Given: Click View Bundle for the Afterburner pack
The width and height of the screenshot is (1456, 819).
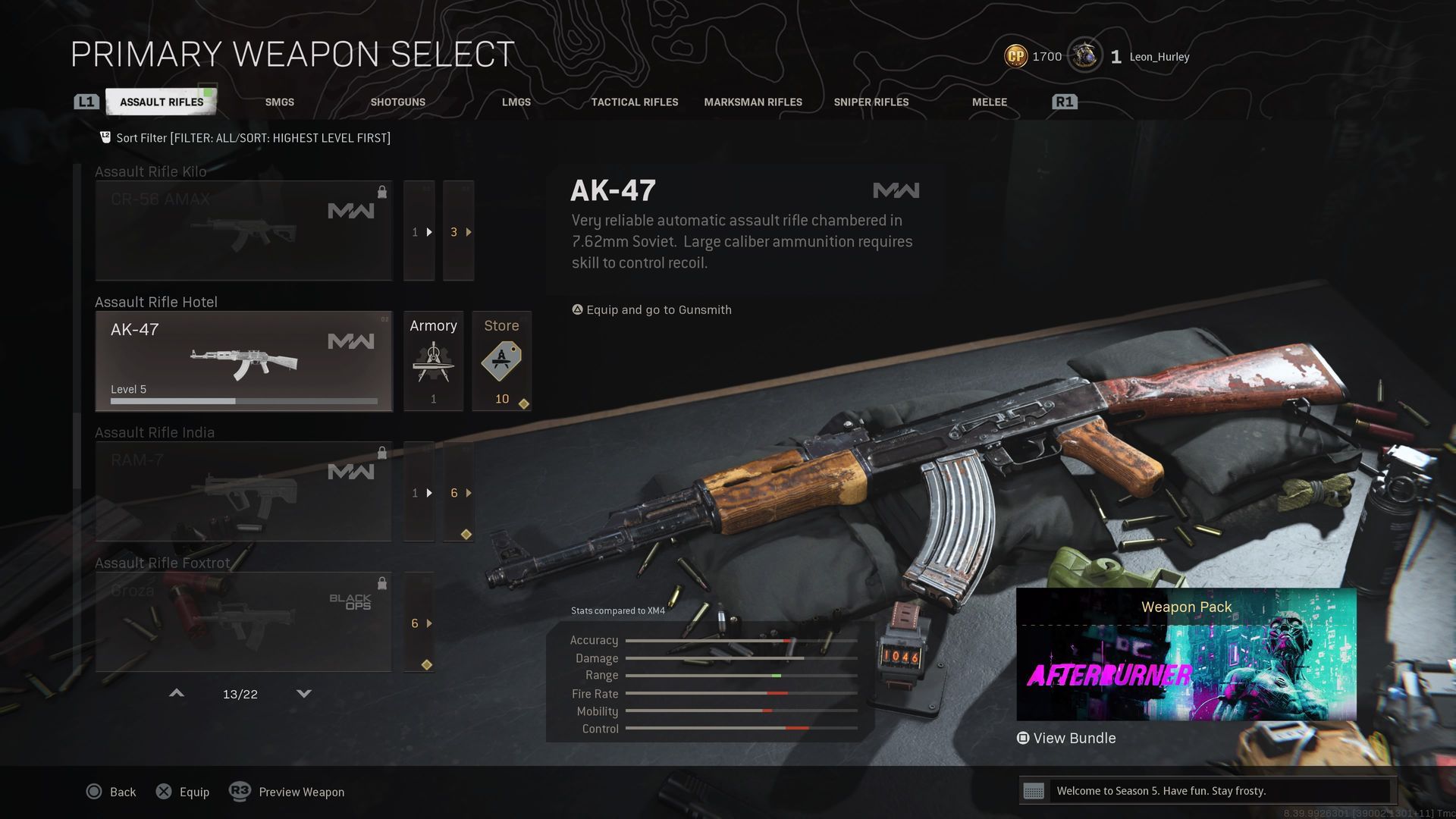Looking at the screenshot, I should 1066,737.
